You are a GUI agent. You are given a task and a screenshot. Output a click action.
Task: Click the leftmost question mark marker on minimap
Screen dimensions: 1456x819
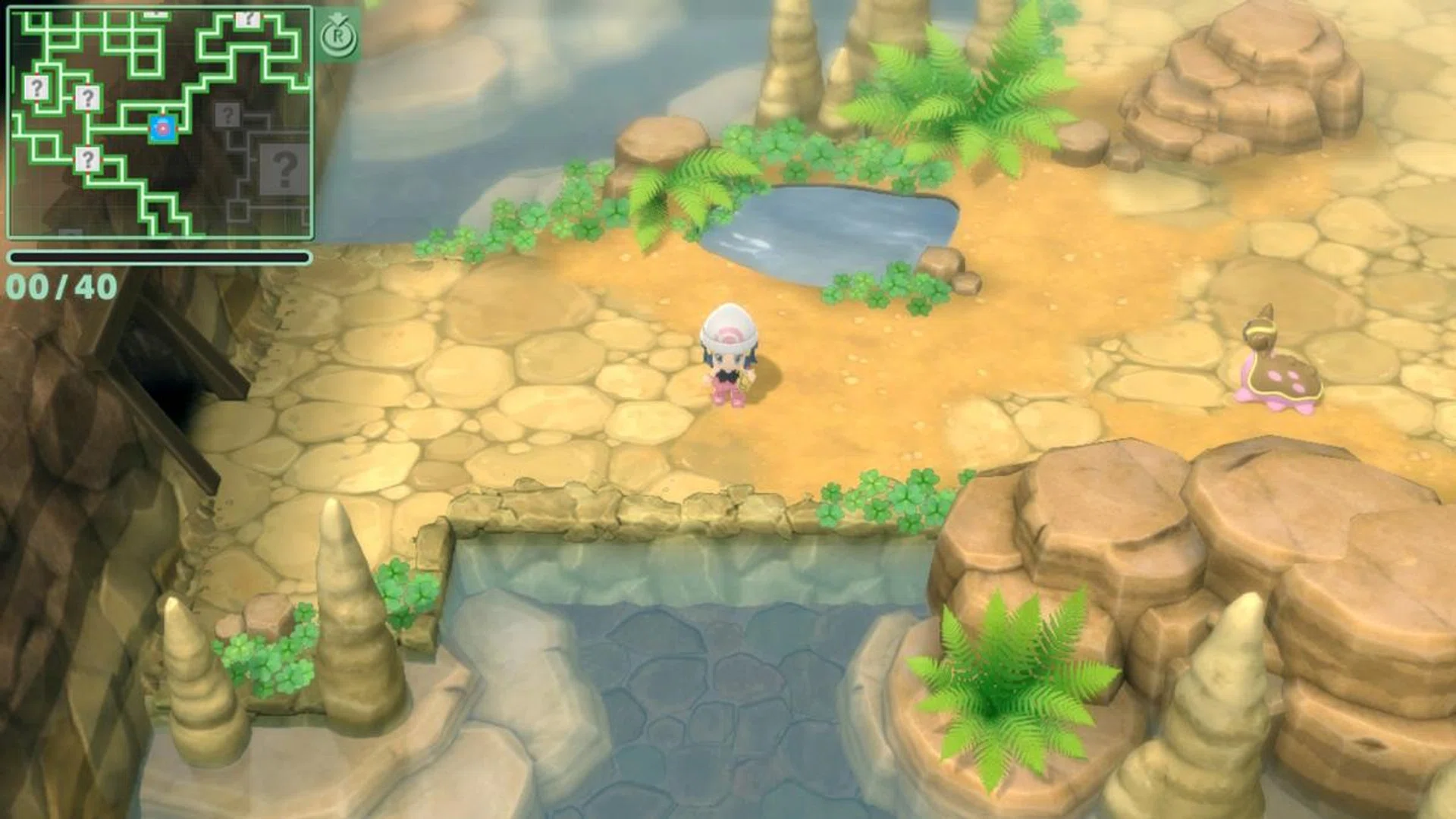pyautogui.click(x=36, y=89)
